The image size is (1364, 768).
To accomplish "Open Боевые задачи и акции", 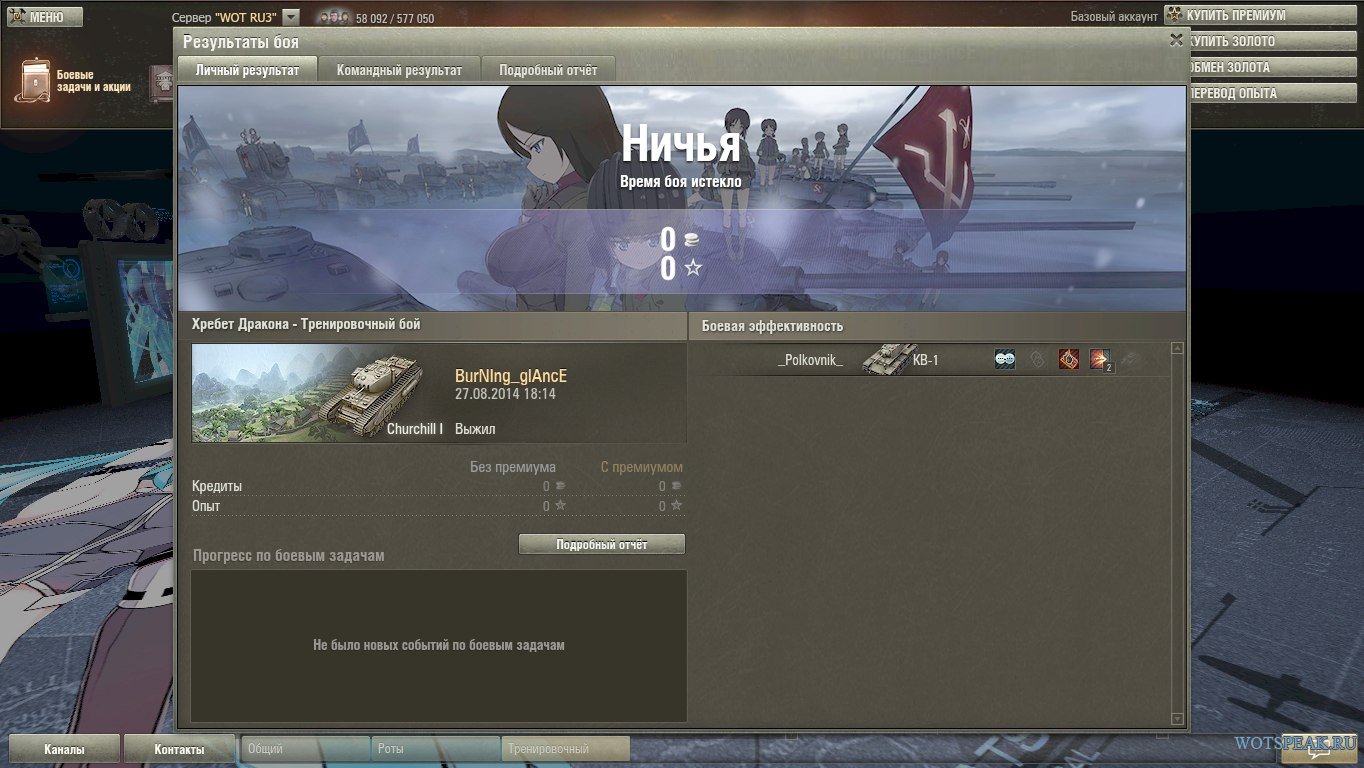I will pyautogui.click(x=75, y=81).
